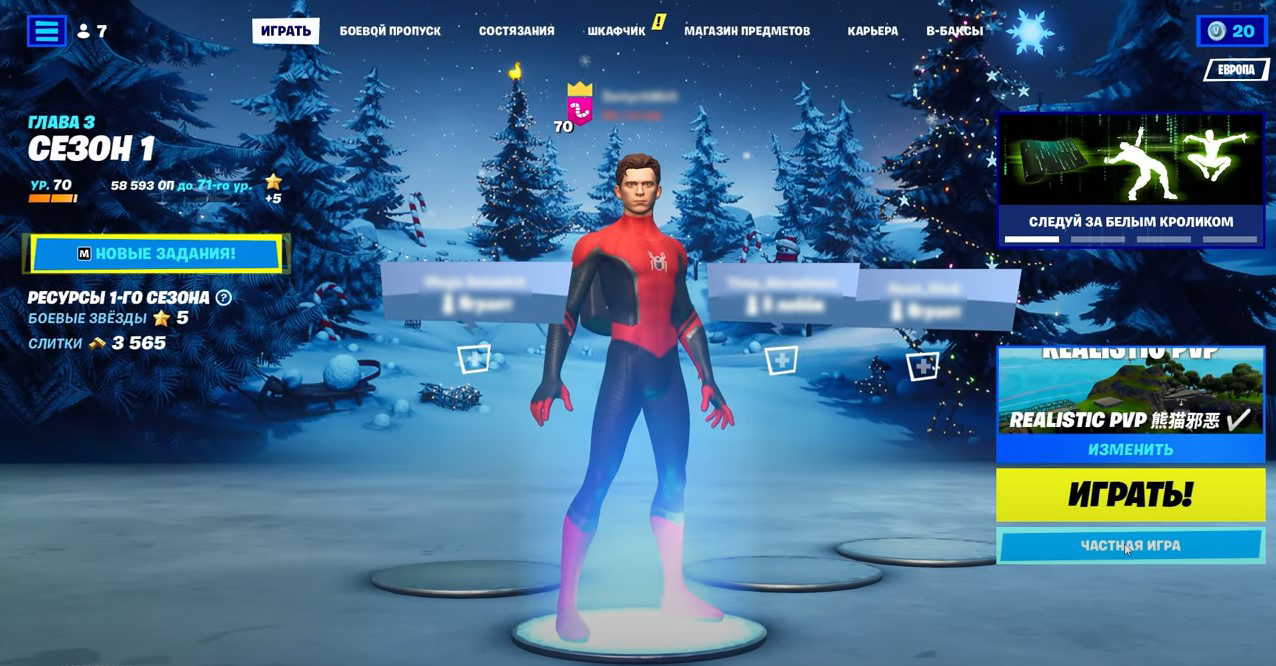1276x666 pixels.
Task: Open the НОВЫЕ ЗАДАНИЯ quests button
Action: coord(156,254)
